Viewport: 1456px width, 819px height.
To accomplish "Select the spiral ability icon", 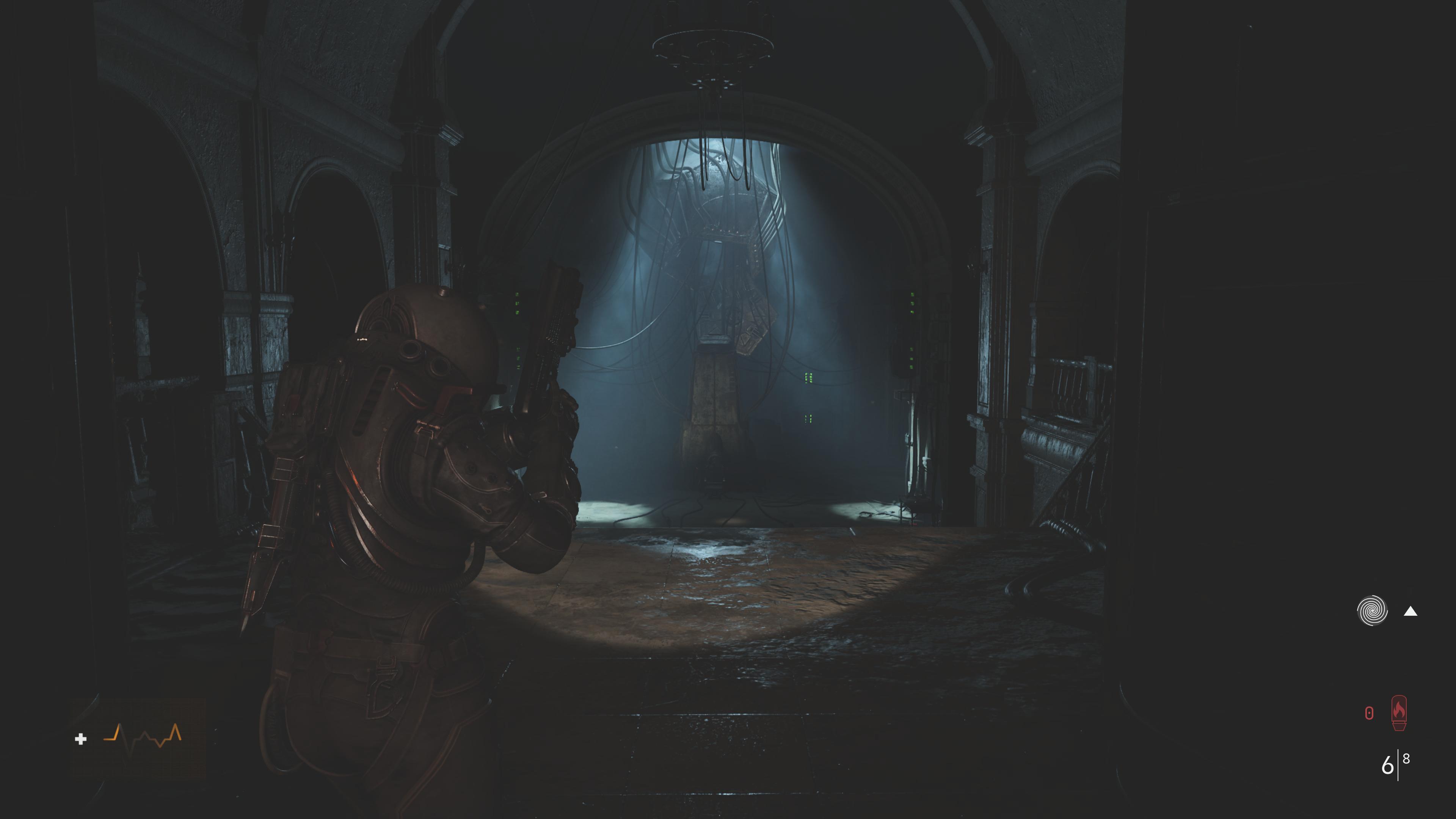I will (1372, 611).
